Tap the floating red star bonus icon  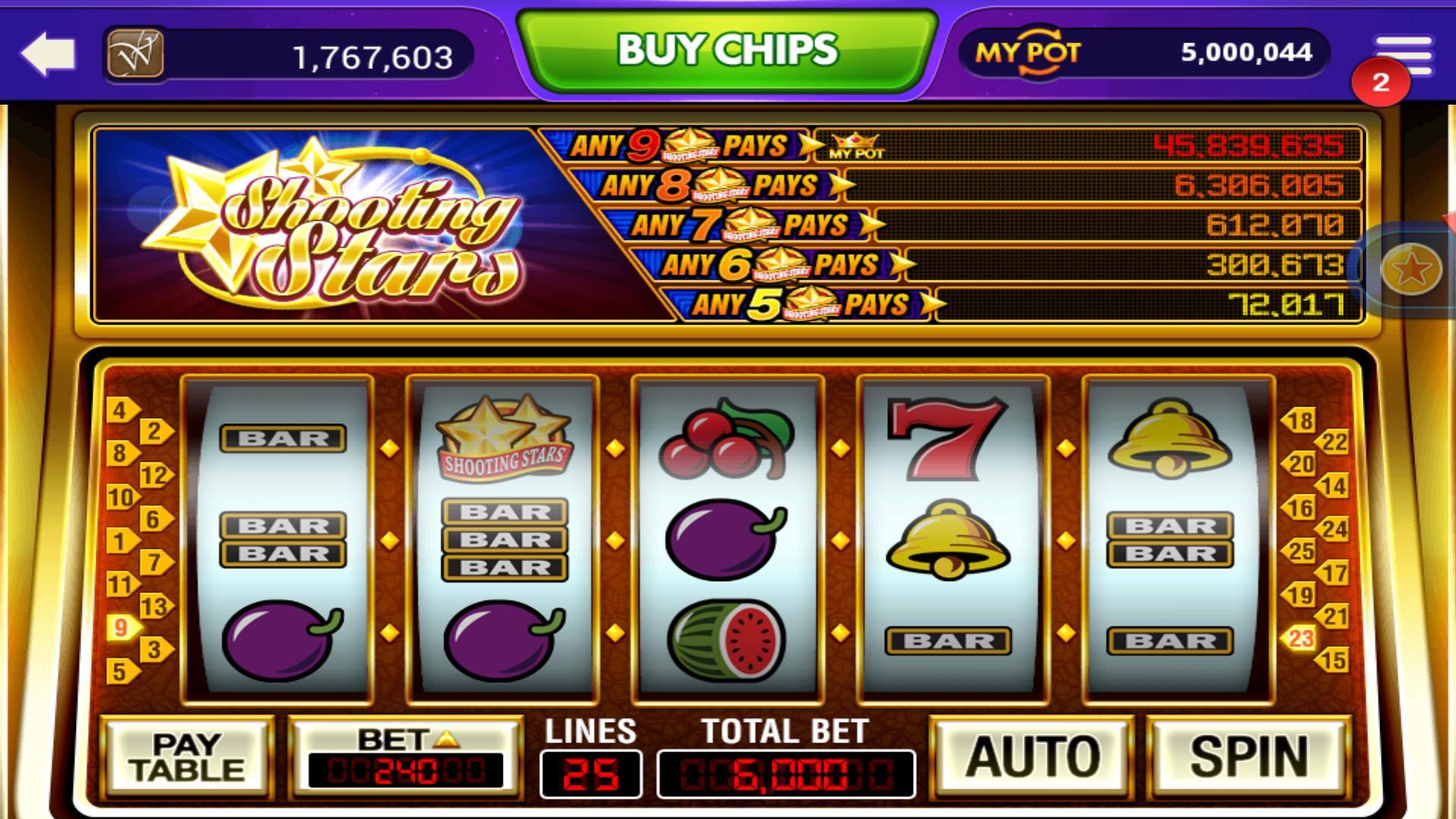coord(1410,269)
